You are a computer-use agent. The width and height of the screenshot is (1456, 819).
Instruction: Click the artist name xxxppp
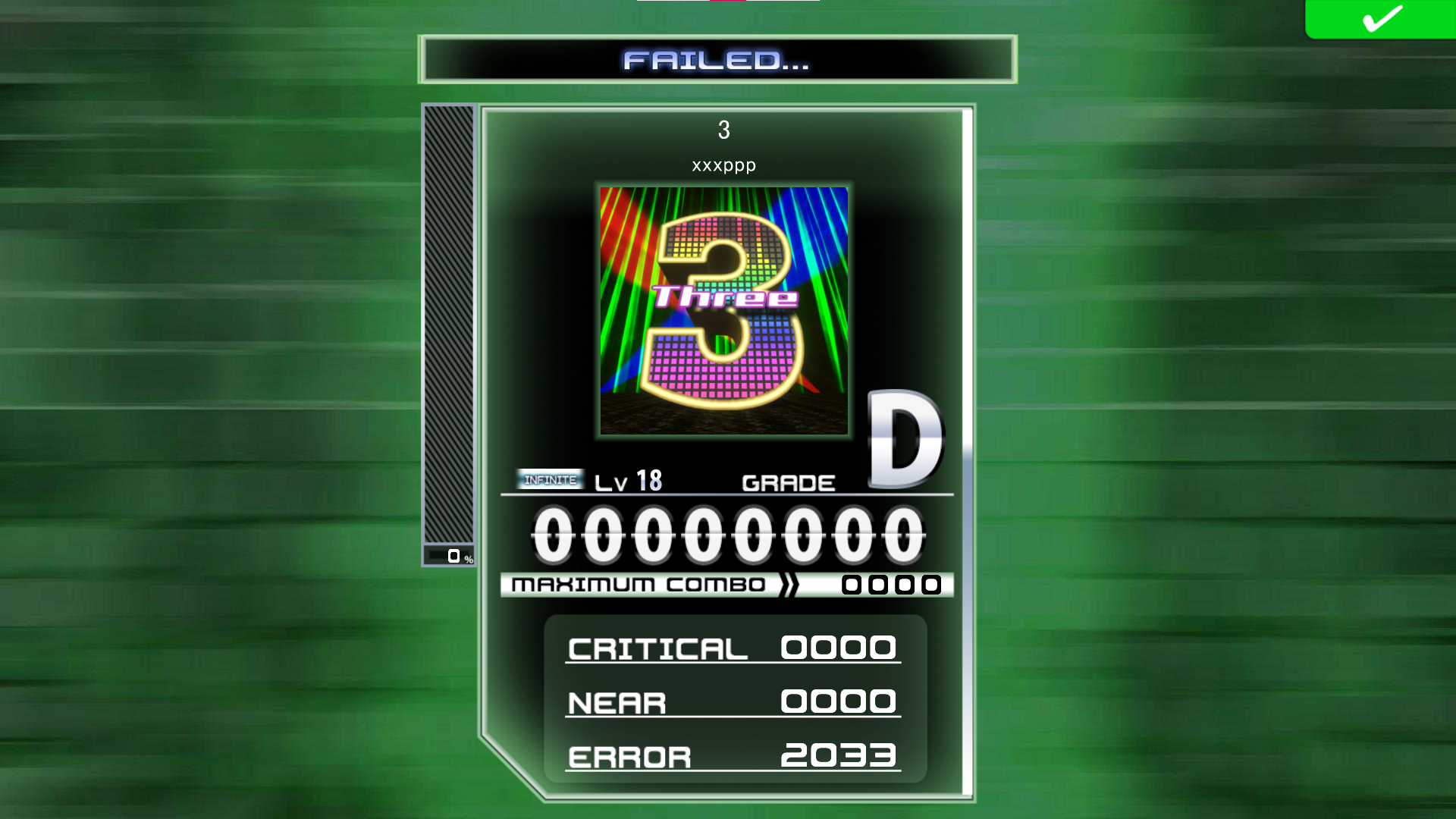723,165
